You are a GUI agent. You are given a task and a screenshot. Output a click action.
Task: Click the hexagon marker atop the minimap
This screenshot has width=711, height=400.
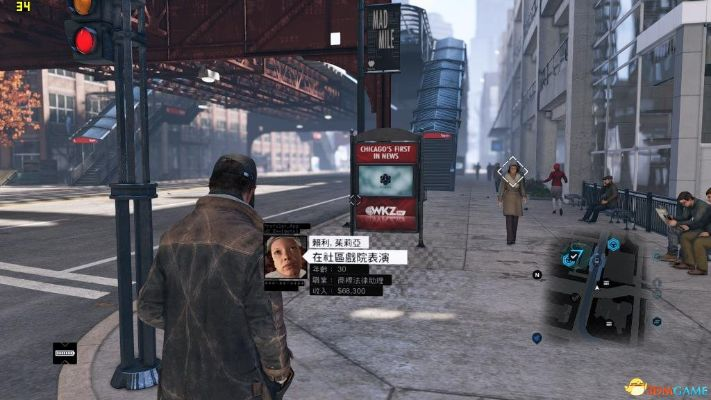(x=613, y=243)
